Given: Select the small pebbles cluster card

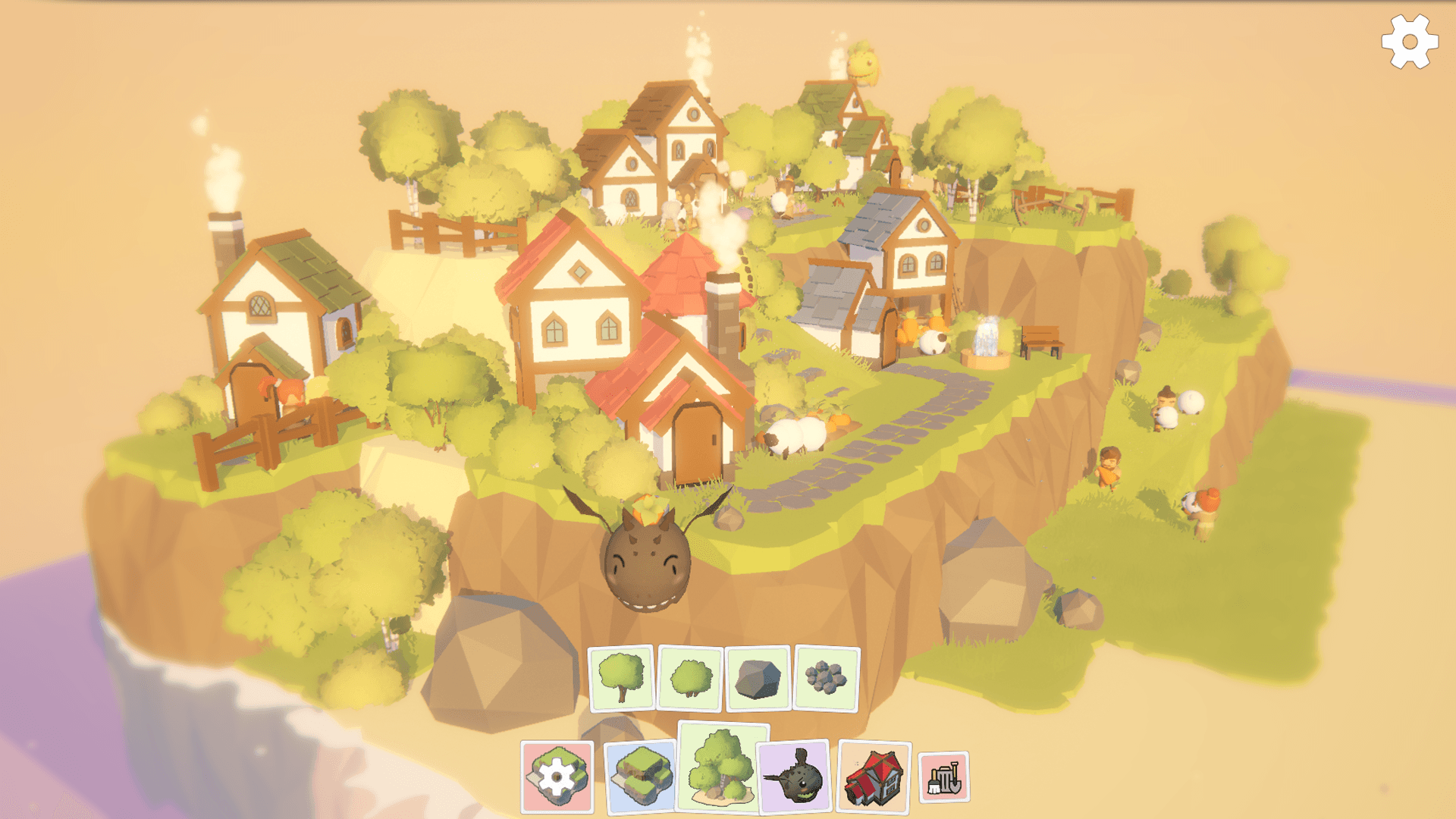Looking at the screenshot, I should pyautogui.click(x=826, y=678).
